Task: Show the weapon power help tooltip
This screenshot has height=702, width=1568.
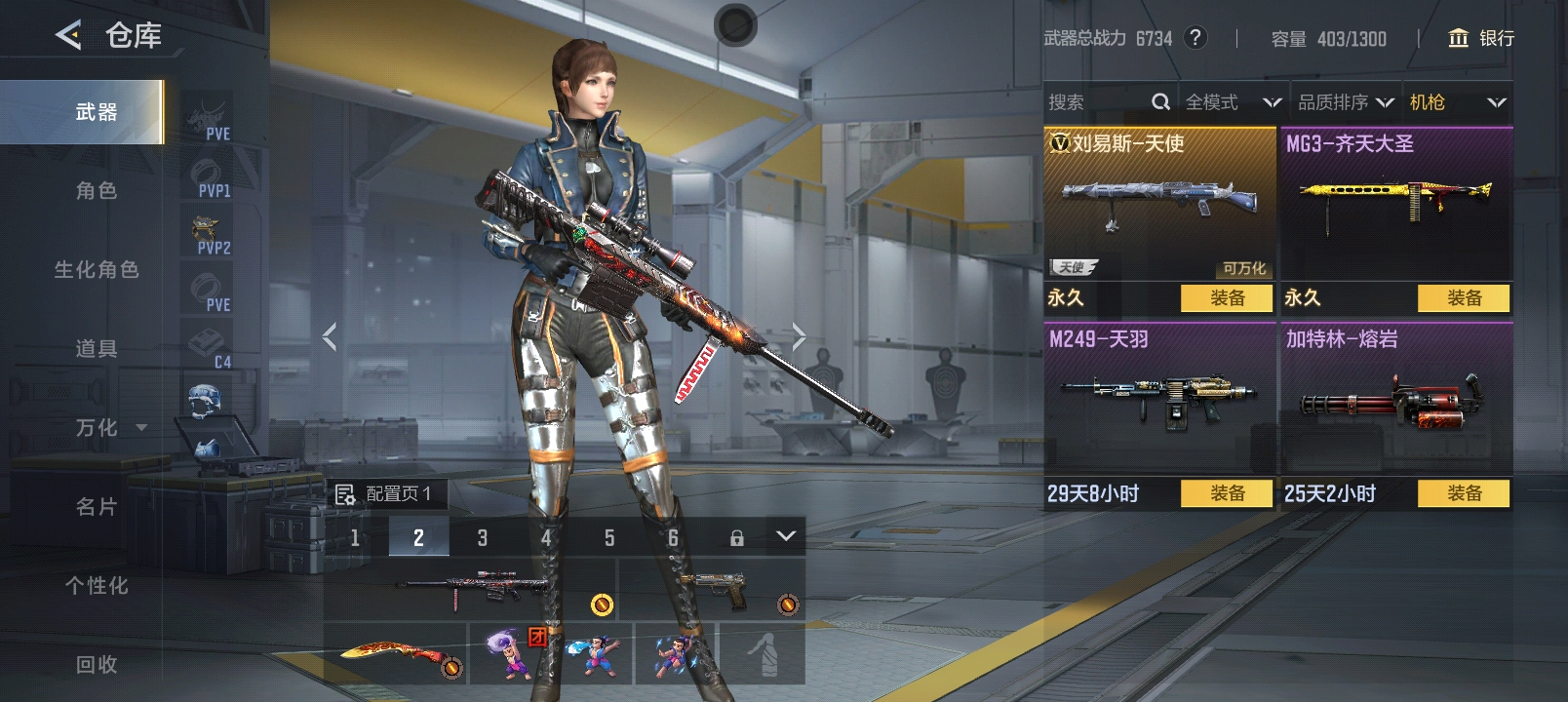Action: coord(1195,38)
